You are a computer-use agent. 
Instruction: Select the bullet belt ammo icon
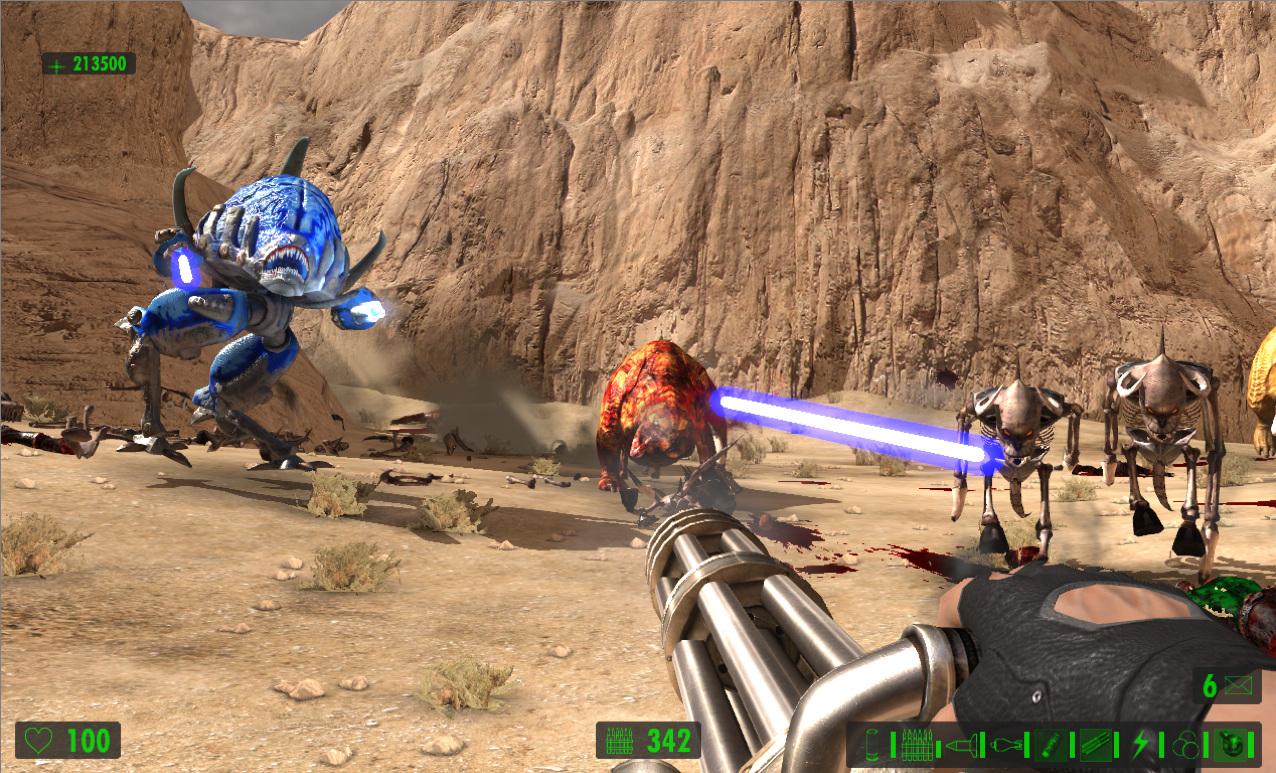click(x=915, y=745)
